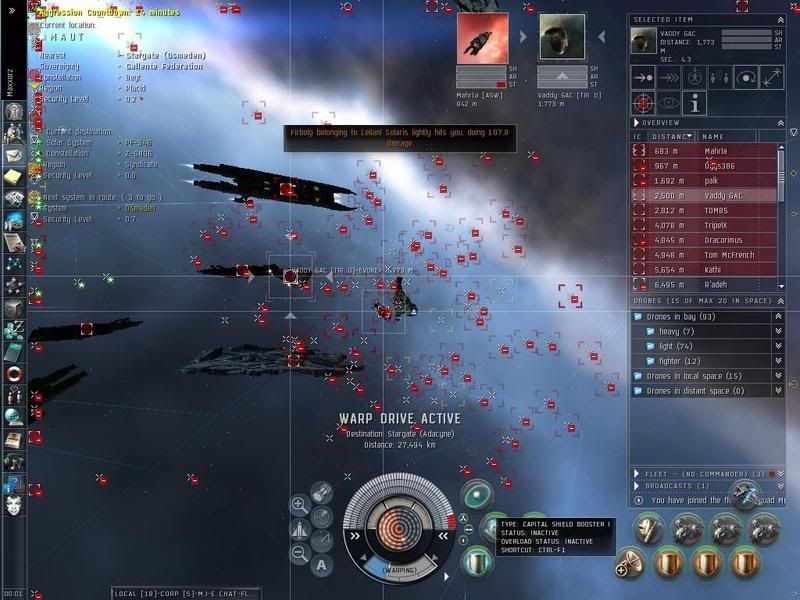Show info for the selected item
This screenshot has width=800, height=600.
pos(695,102)
